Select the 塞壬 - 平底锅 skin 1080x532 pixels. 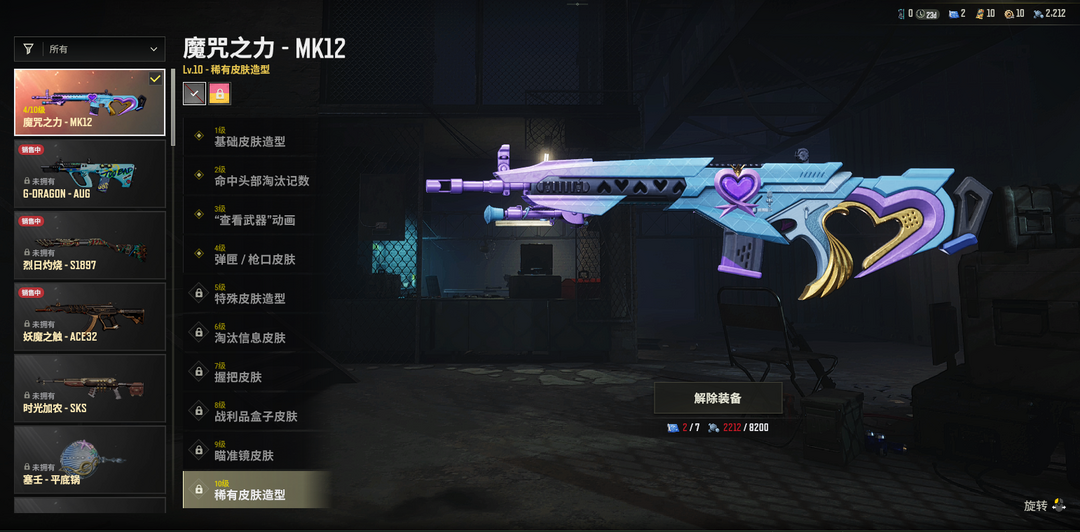90,459
